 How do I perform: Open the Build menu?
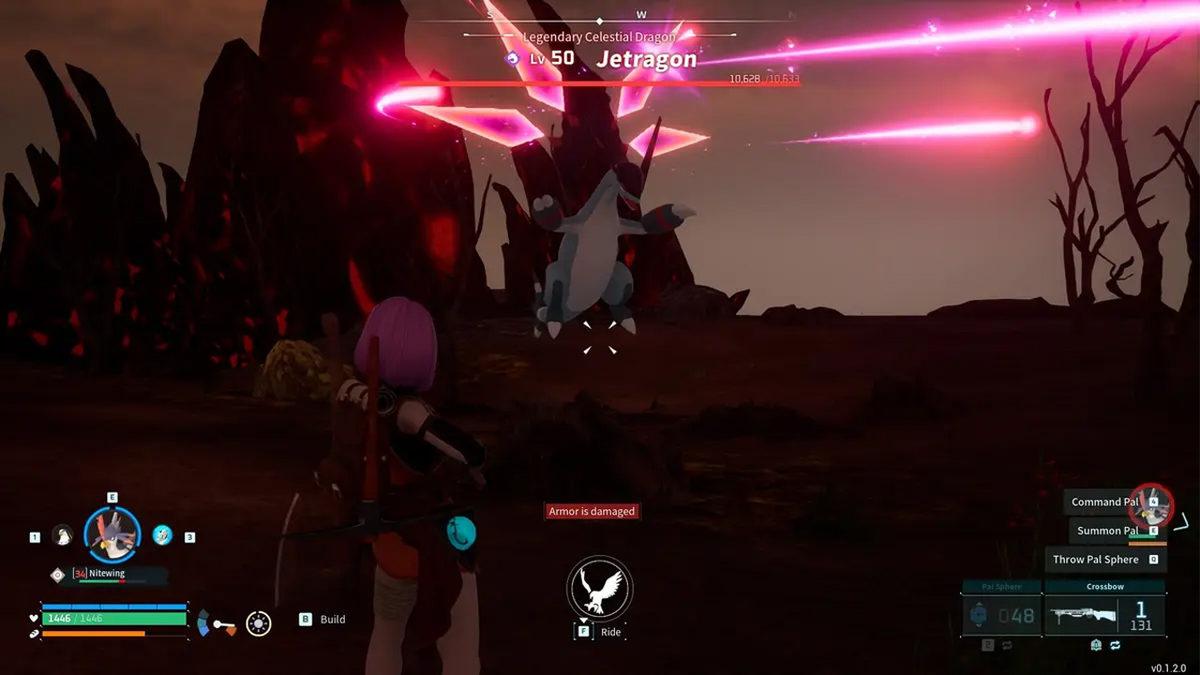coord(323,619)
